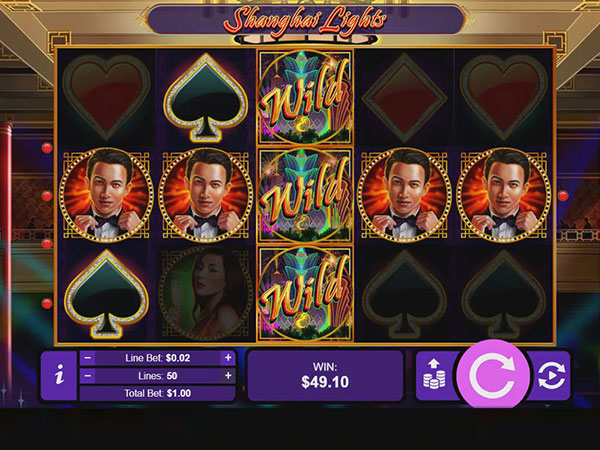Activate the autoplay button

550,376
